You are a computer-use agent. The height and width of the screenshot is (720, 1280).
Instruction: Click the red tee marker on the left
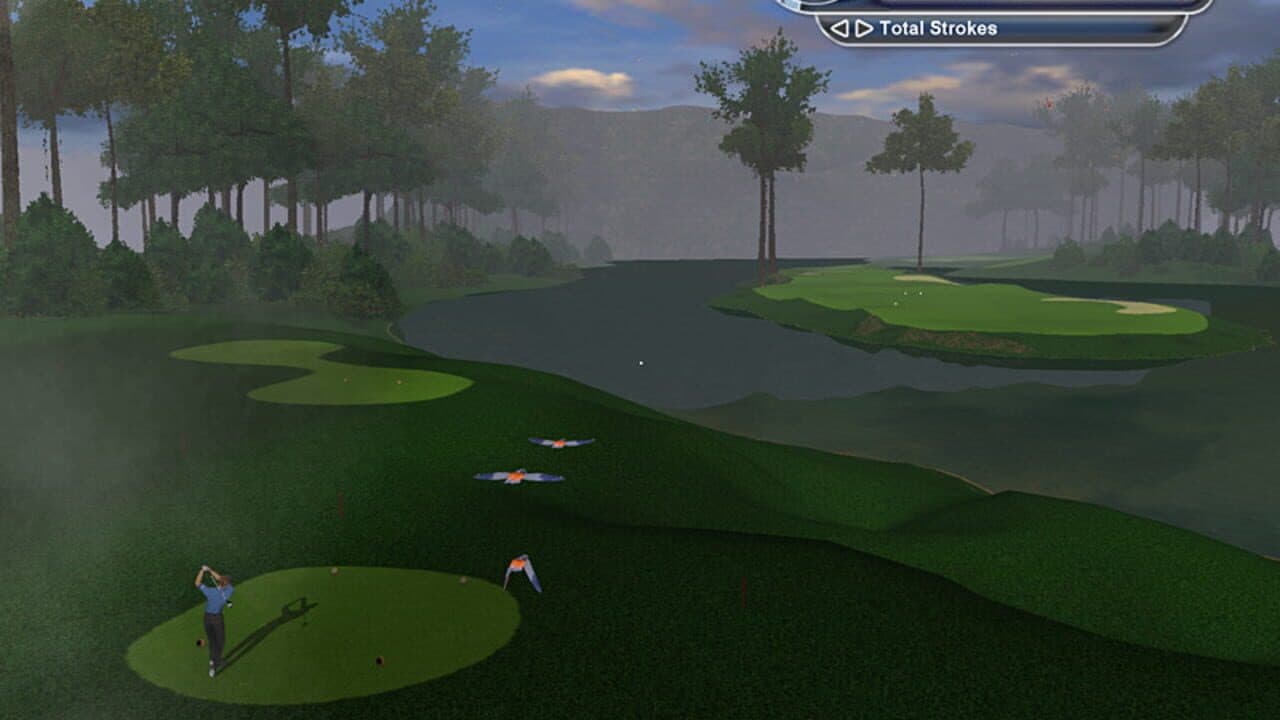click(x=199, y=641)
